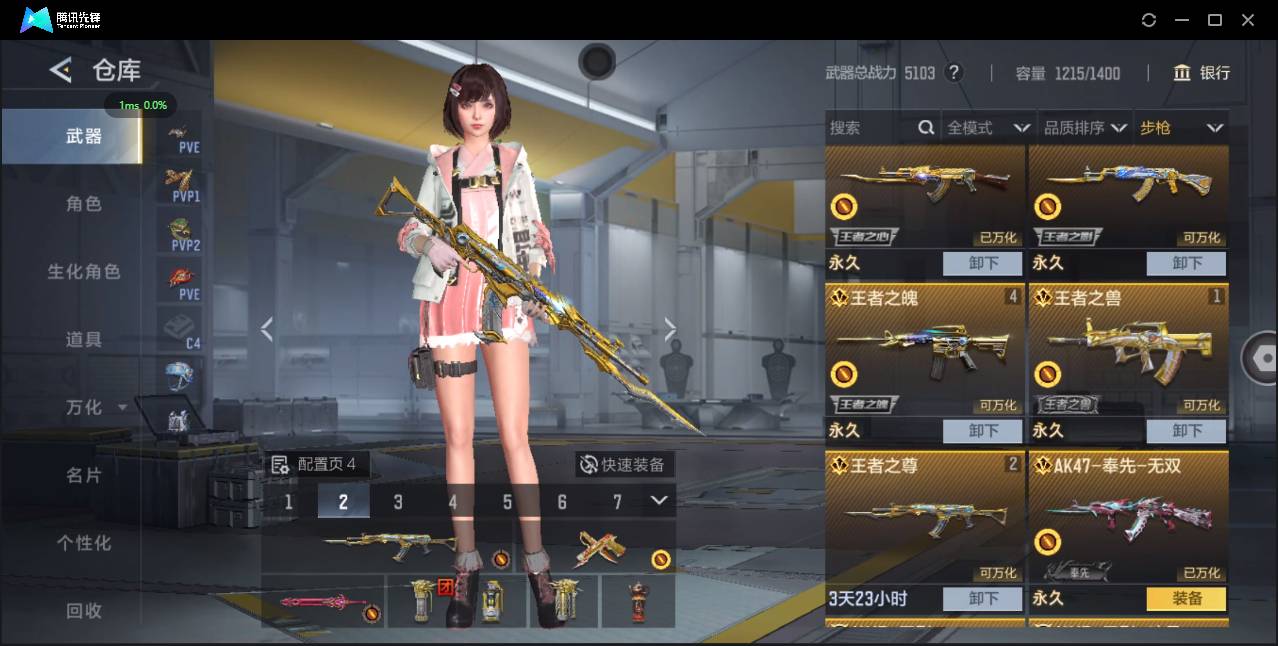Show help for 武器总战力
Image resolution: width=1278 pixels, height=646 pixels.
tap(954, 73)
